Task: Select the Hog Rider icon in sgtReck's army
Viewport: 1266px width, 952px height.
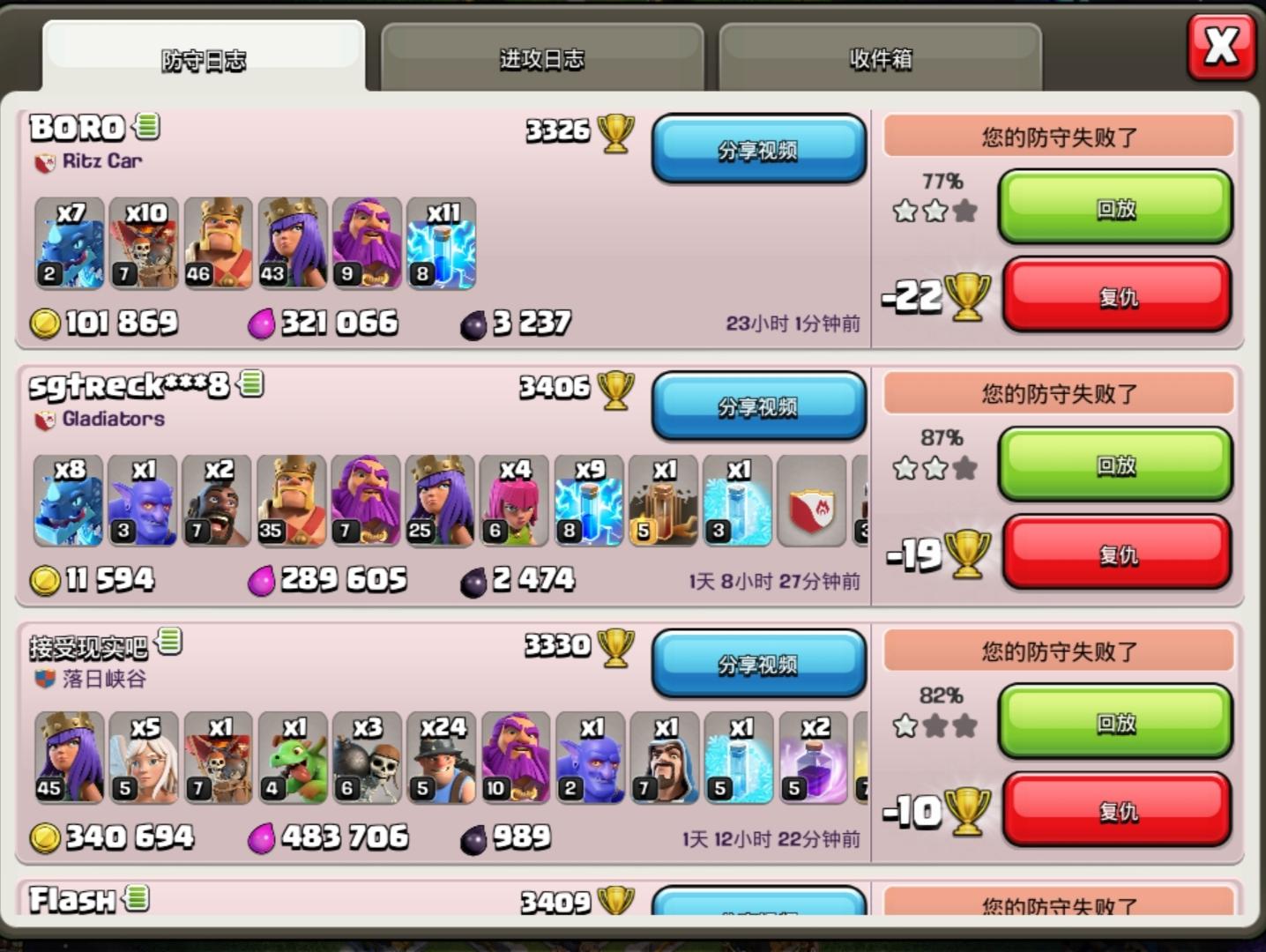Action: 217,501
